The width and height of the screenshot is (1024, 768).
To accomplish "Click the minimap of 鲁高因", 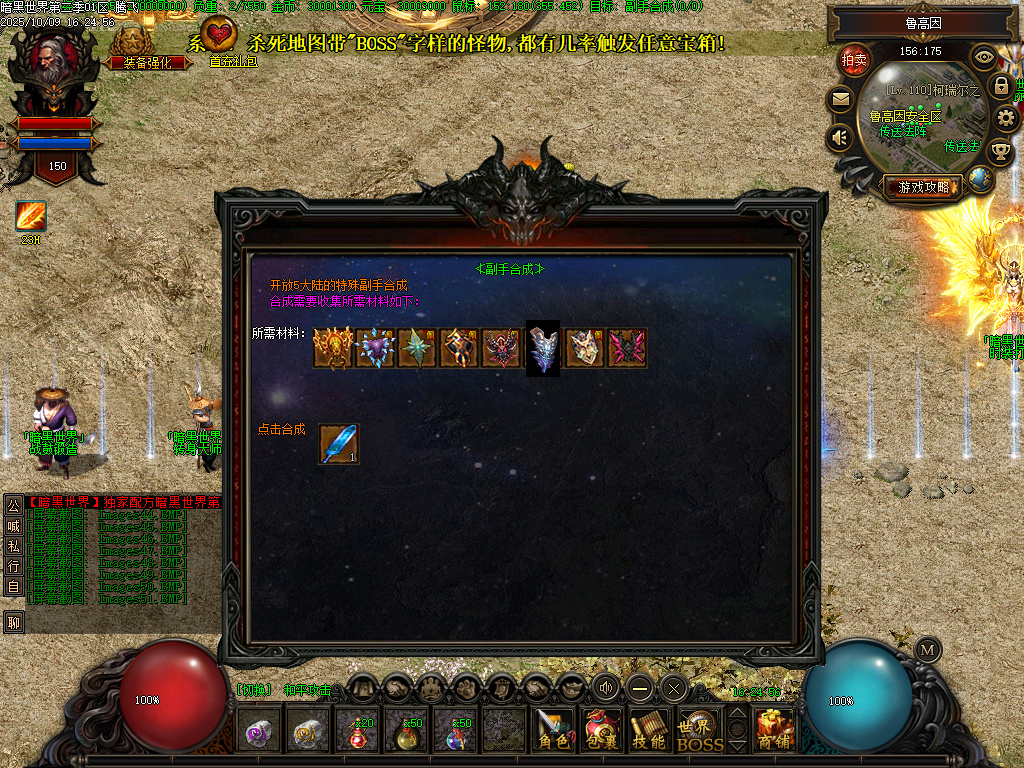I will 920,120.
